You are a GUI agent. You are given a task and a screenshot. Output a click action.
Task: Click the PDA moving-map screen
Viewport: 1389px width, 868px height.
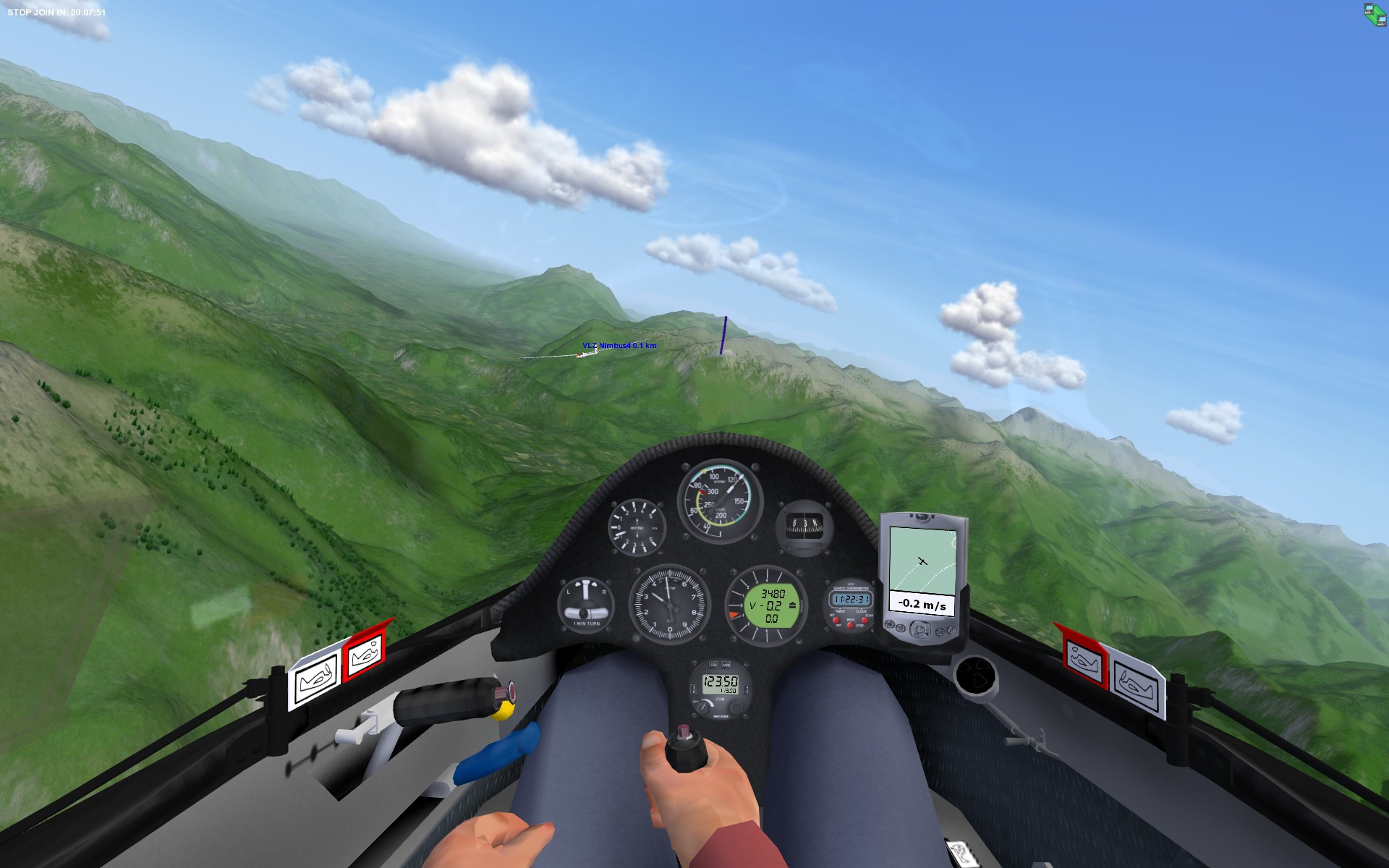[x=922, y=560]
